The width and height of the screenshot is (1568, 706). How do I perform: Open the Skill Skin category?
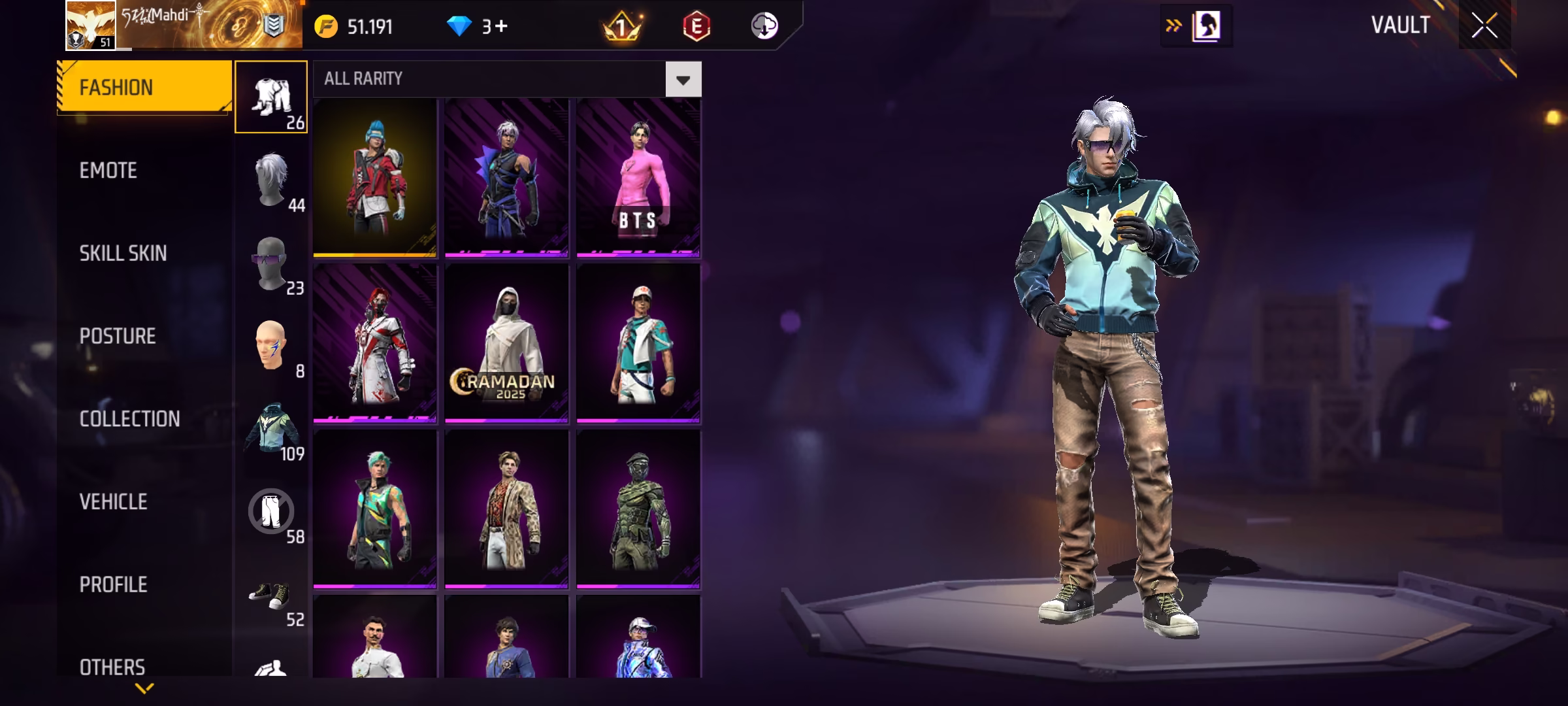click(x=123, y=254)
